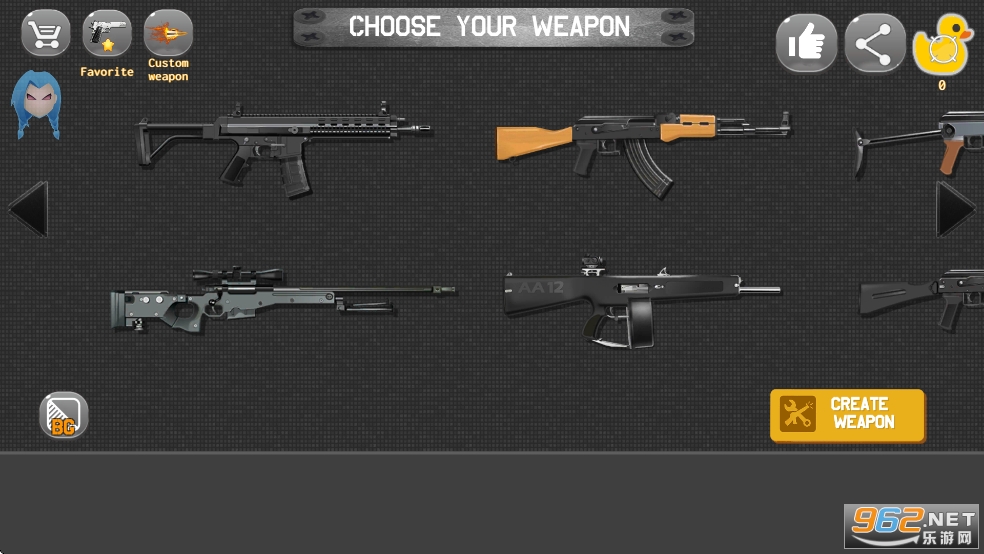The width and height of the screenshot is (984, 554).
Task: Show next weapons with right arrow
Action: 956,209
